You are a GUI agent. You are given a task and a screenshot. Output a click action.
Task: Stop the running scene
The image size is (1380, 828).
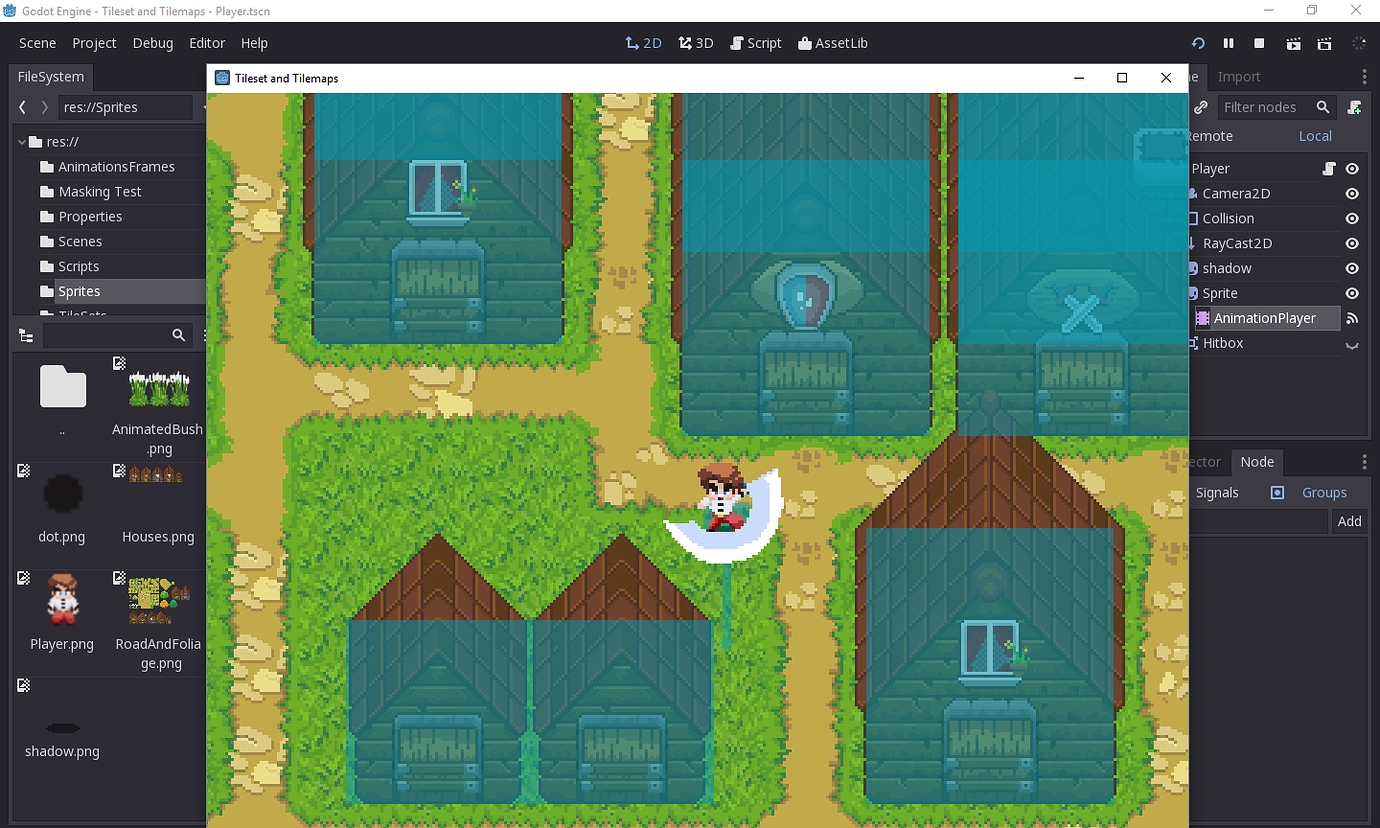pos(1258,43)
